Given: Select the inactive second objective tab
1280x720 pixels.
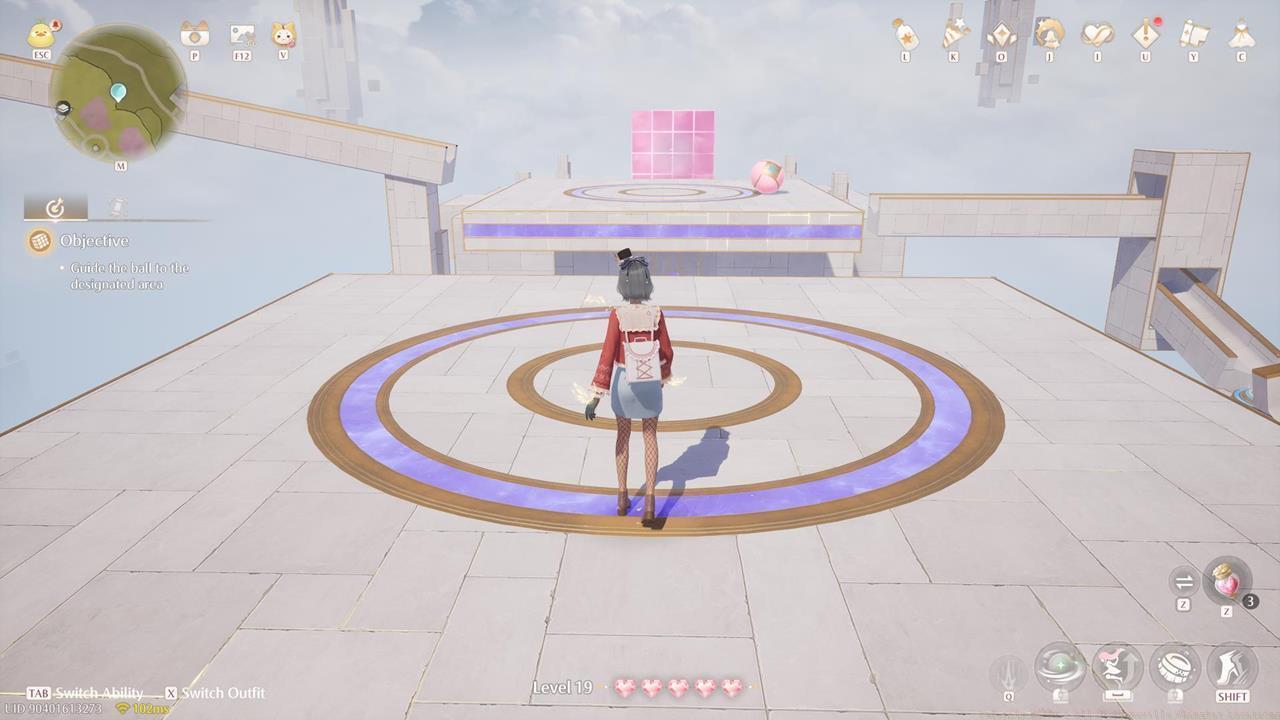Looking at the screenshot, I should point(115,207).
